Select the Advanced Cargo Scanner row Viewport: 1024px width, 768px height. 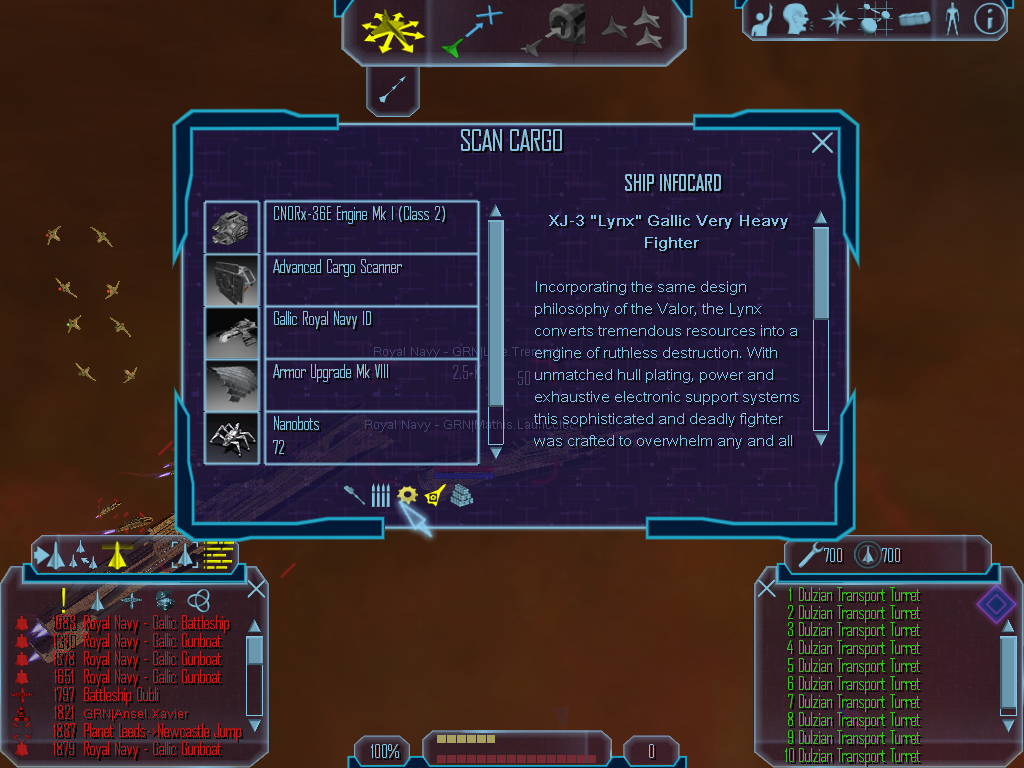tap(371, 279)
